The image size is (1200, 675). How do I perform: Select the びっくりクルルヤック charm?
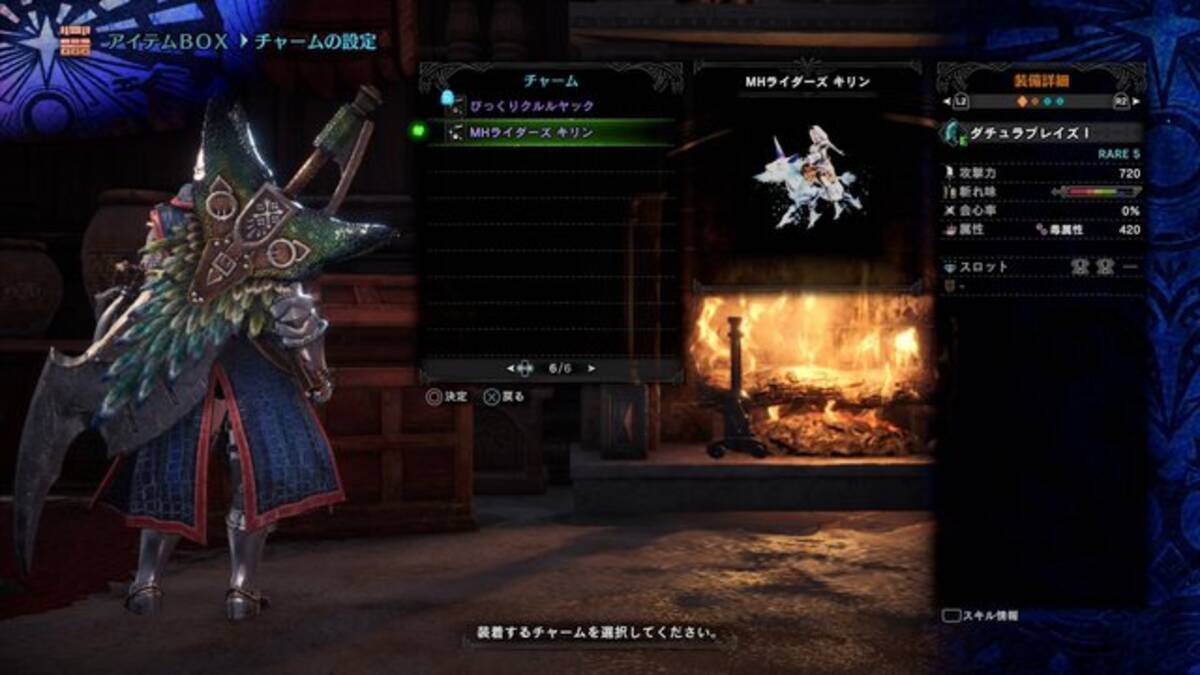(531, 106)
